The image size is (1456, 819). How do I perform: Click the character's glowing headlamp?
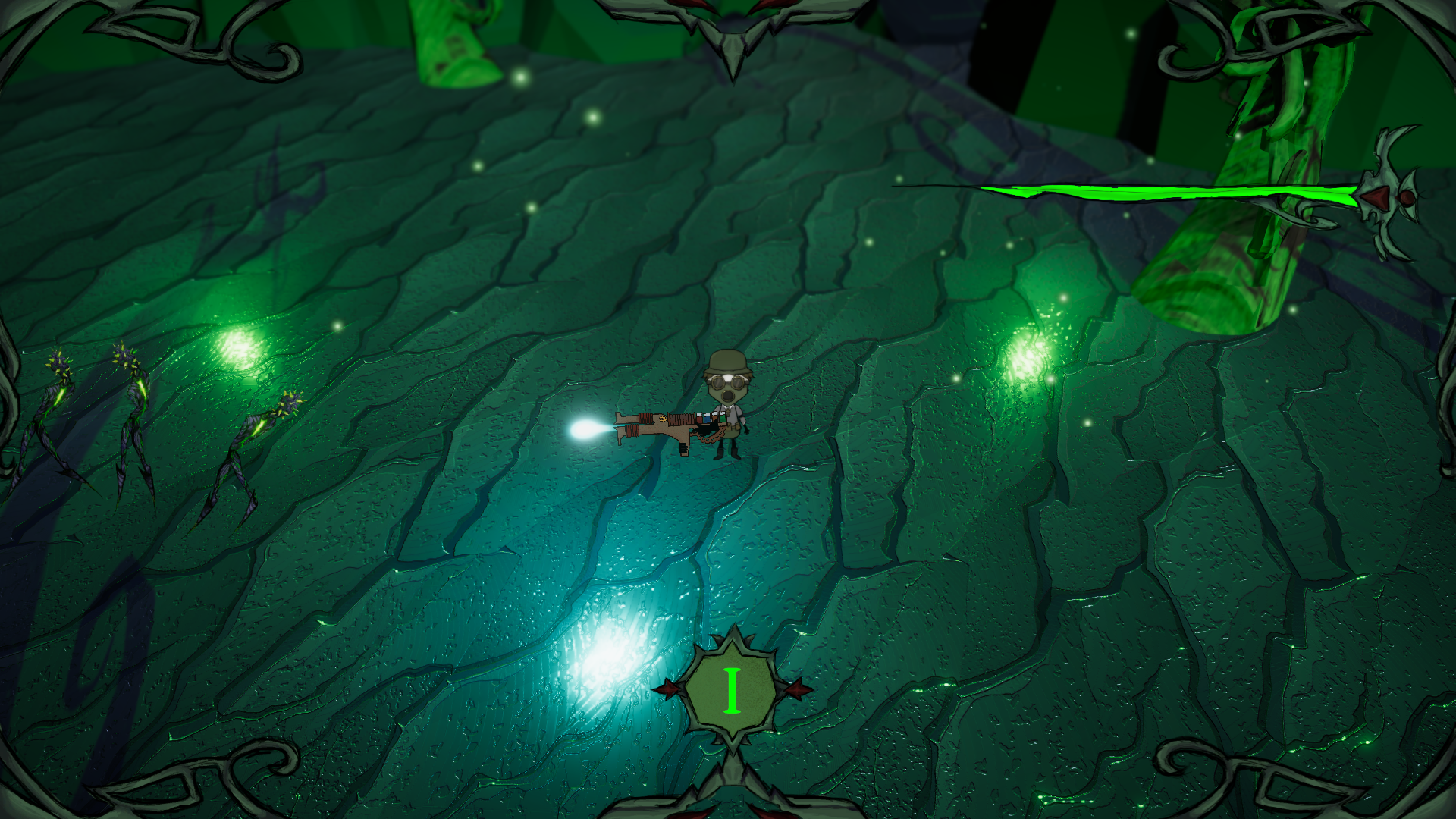click(730, 376)
